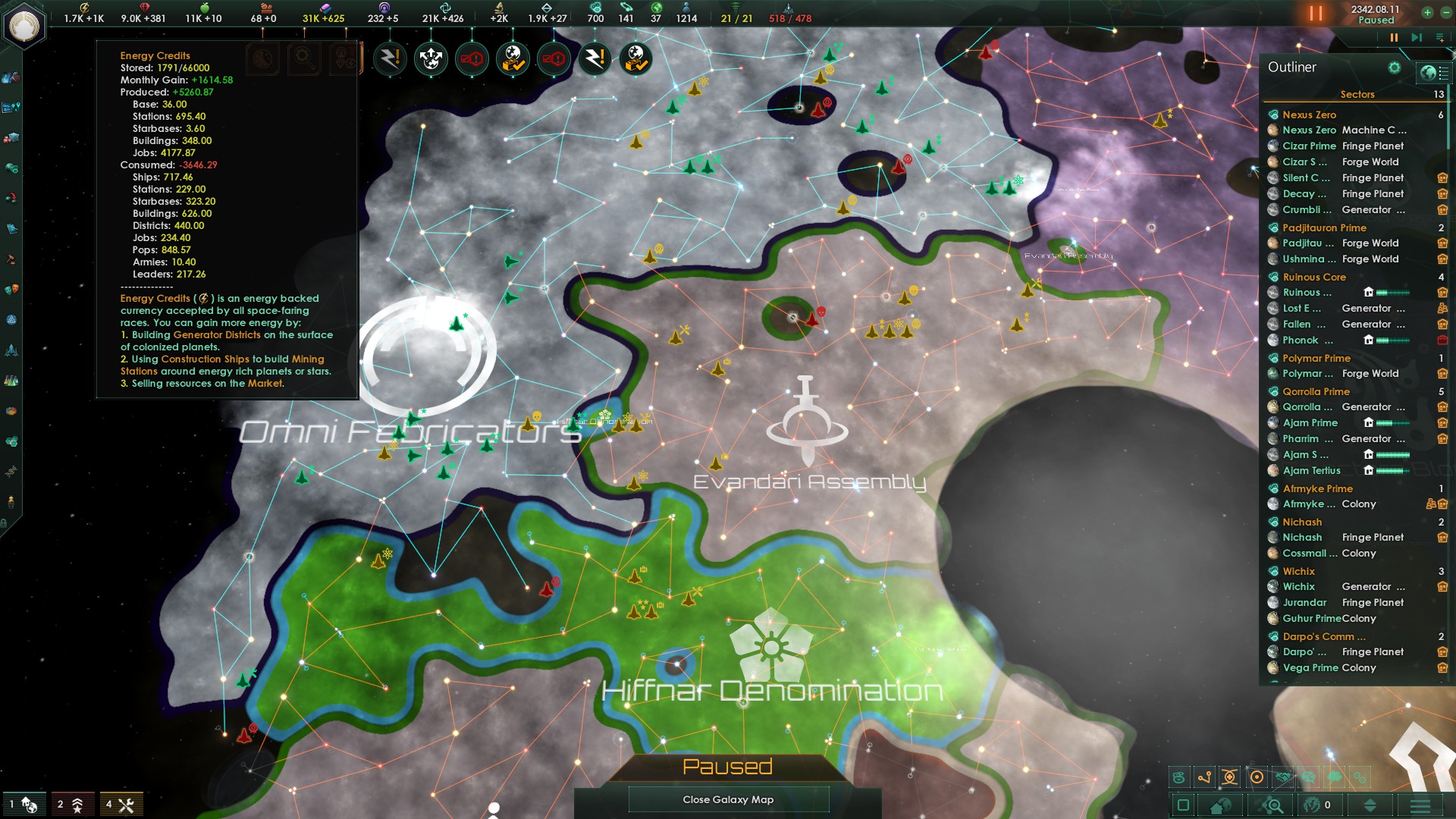Image resolution: width=1456 pixels, height=819 pixels.
Task: Click the Market link in energy tooltip
Action: [267, 384]
